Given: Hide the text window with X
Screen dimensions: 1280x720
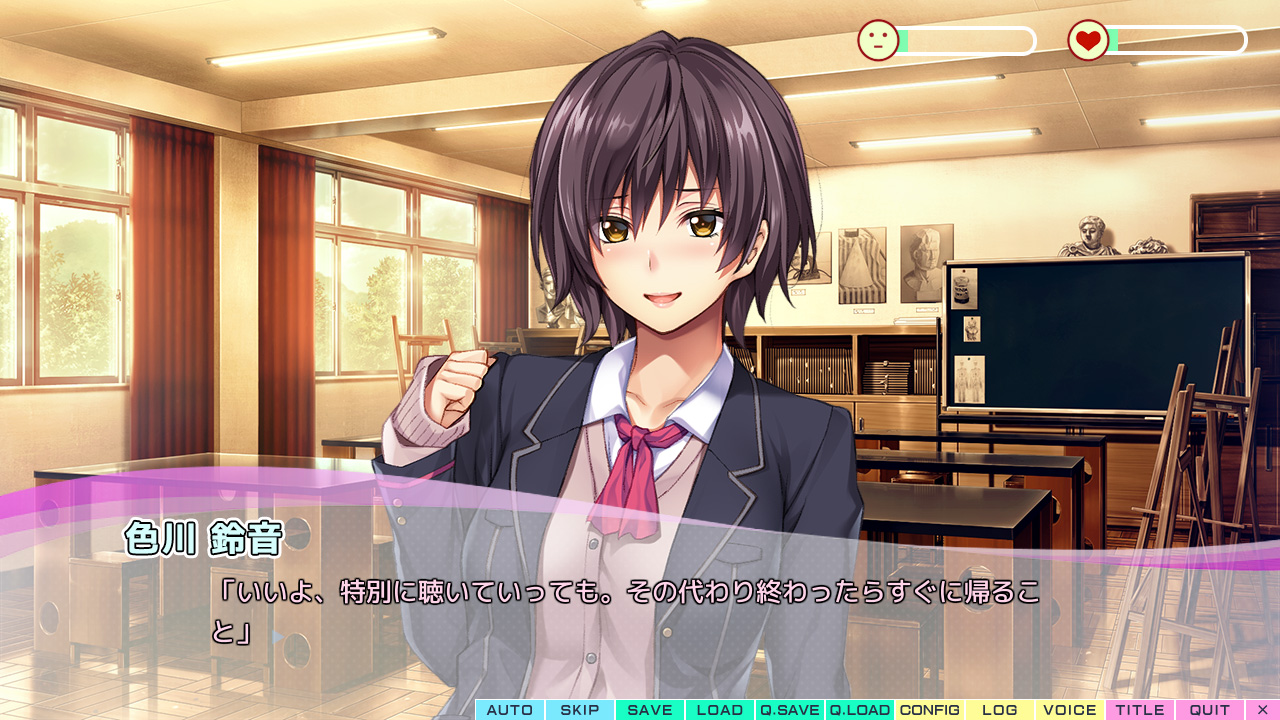Looking at the screenshot, I should (x=1262, y=710).
